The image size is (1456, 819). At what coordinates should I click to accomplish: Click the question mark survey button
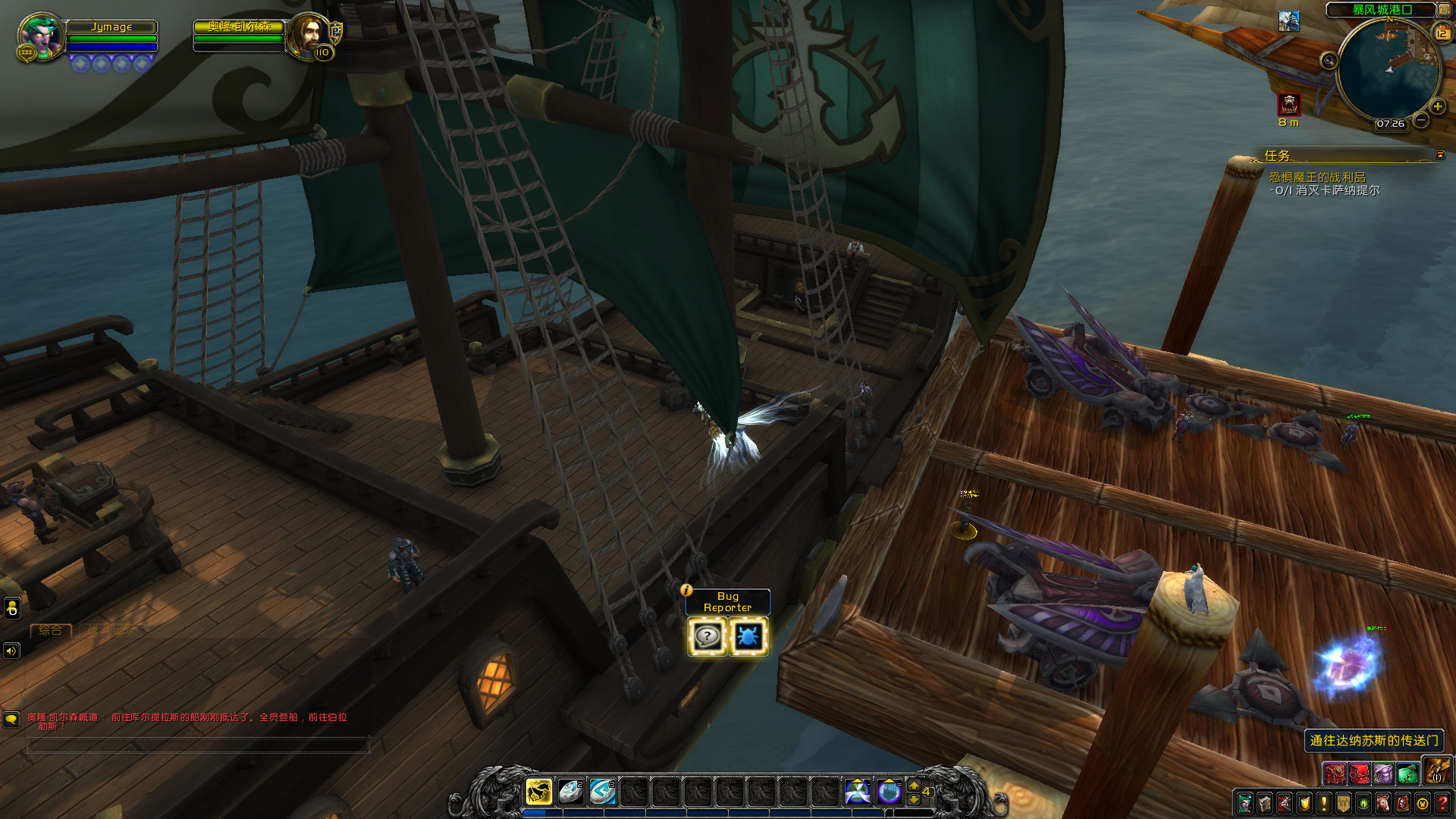(708, 636)
